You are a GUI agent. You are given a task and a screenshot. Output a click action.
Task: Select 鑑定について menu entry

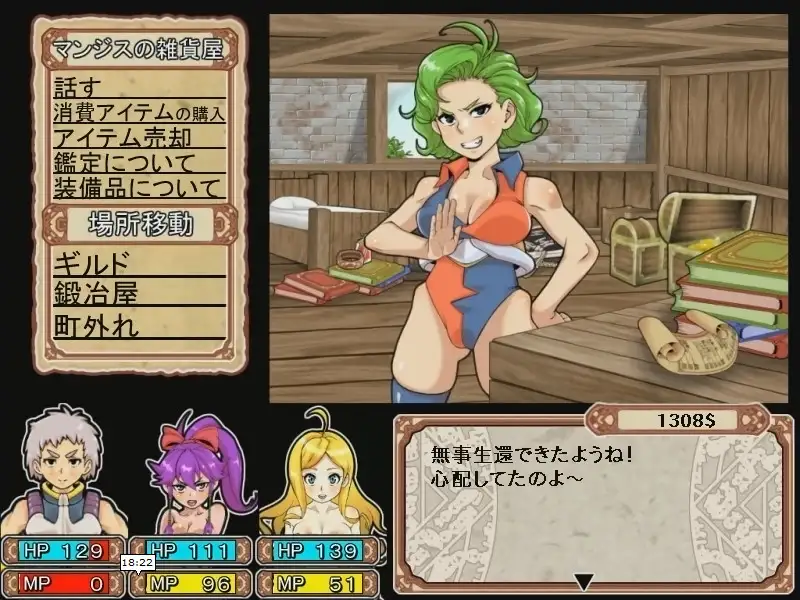(112, 162)
